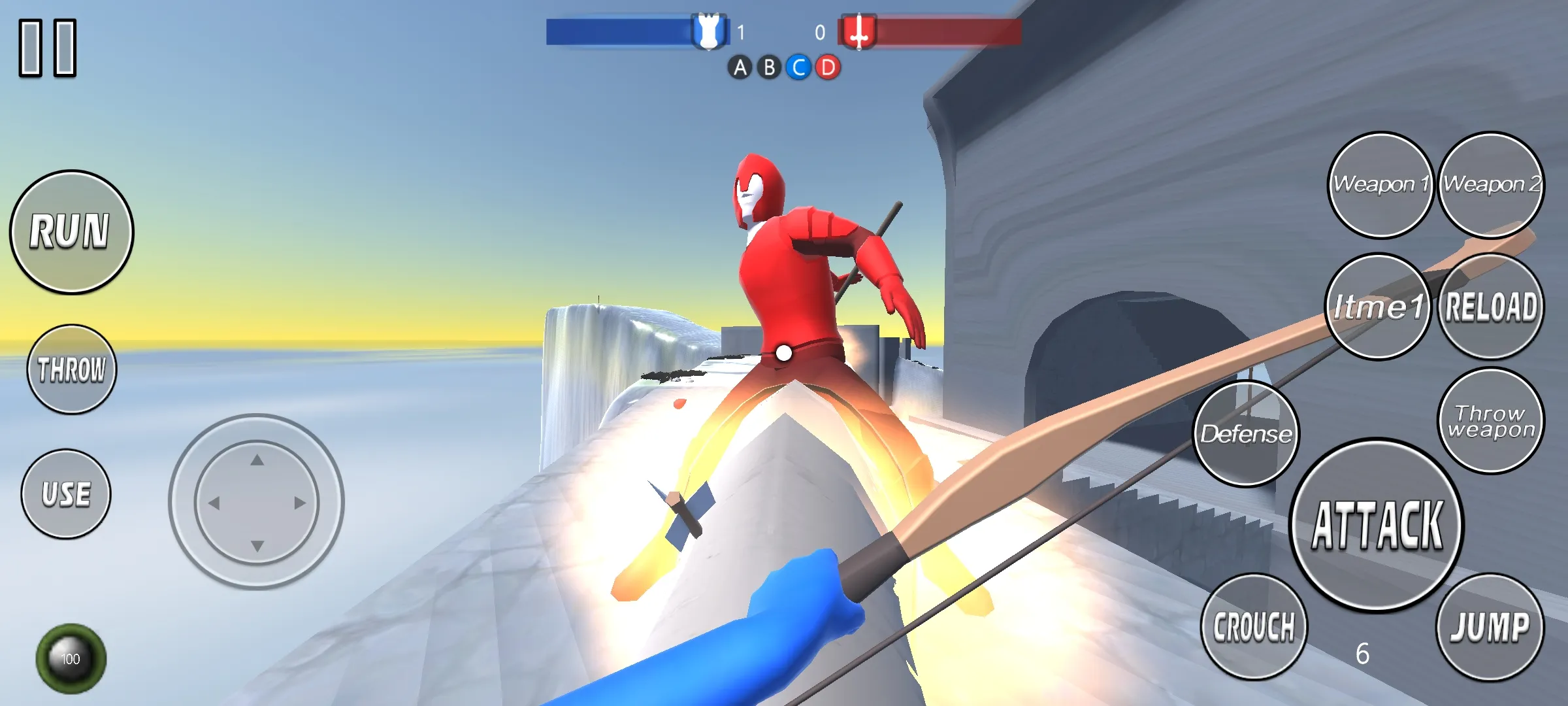Activate the Defense button
The image size is (1568, 706).
point(1246,433)
